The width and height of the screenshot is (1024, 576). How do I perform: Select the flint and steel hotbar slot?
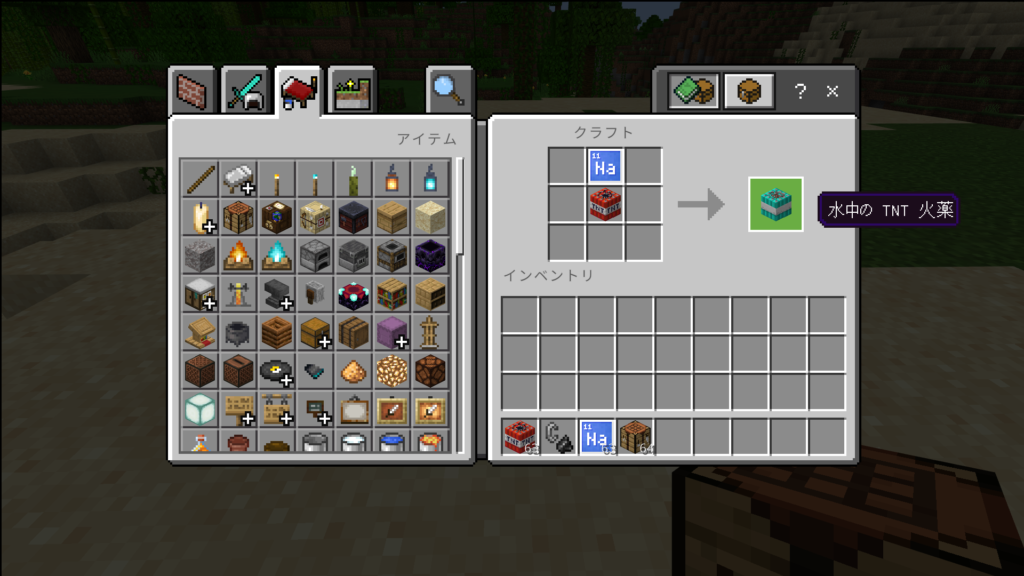(559, 437)
